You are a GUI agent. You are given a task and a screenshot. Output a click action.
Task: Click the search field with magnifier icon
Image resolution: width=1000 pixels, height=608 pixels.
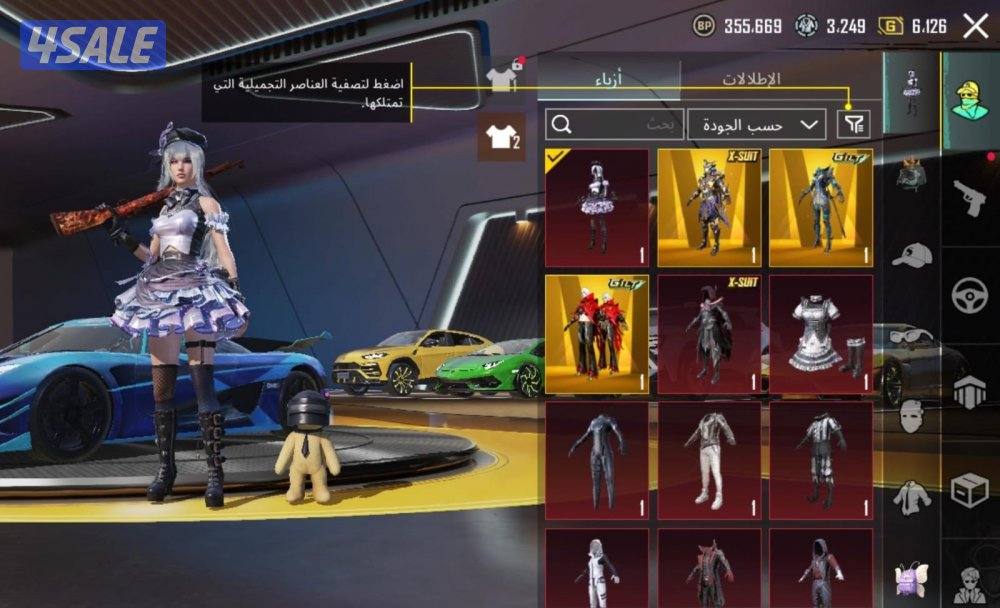pyautogui.click(x=614, y=124)
